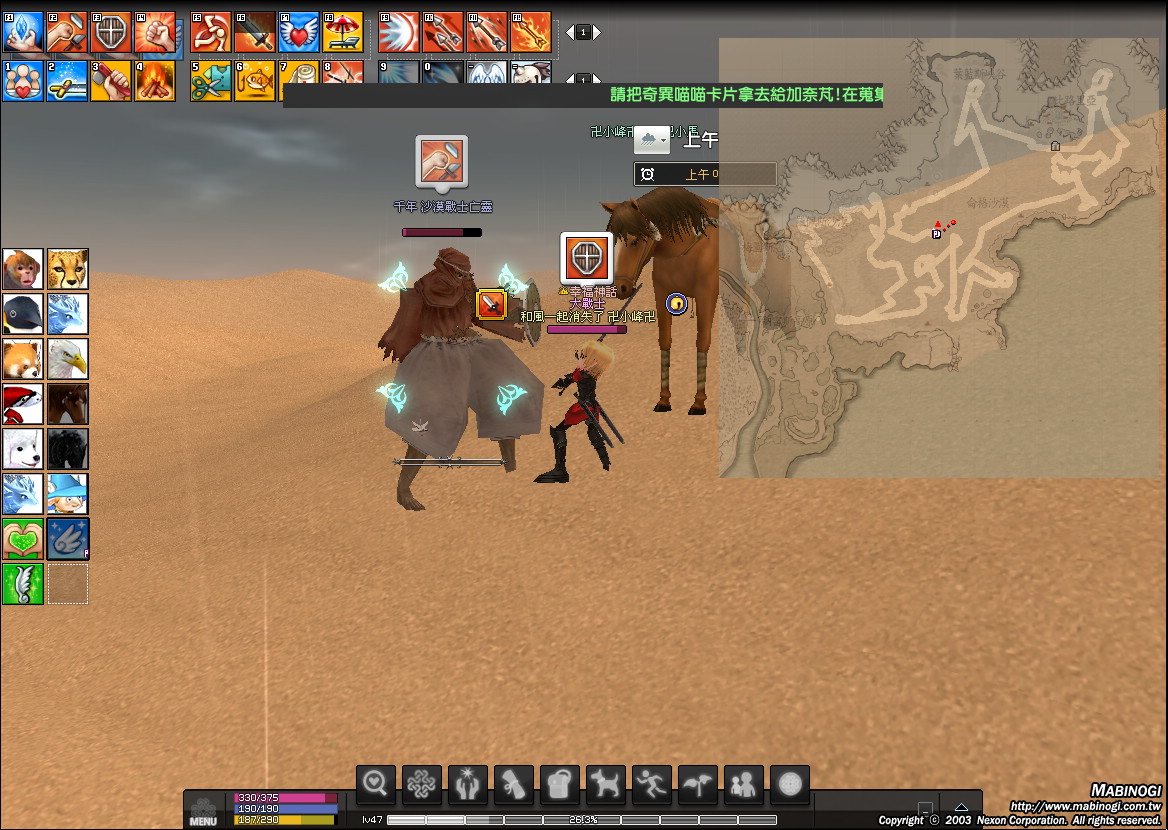This screenshot has width=1168, height=830.
Task: Open the weather dropdown icon
Action: pyautogui.click(x=652, y=141)
